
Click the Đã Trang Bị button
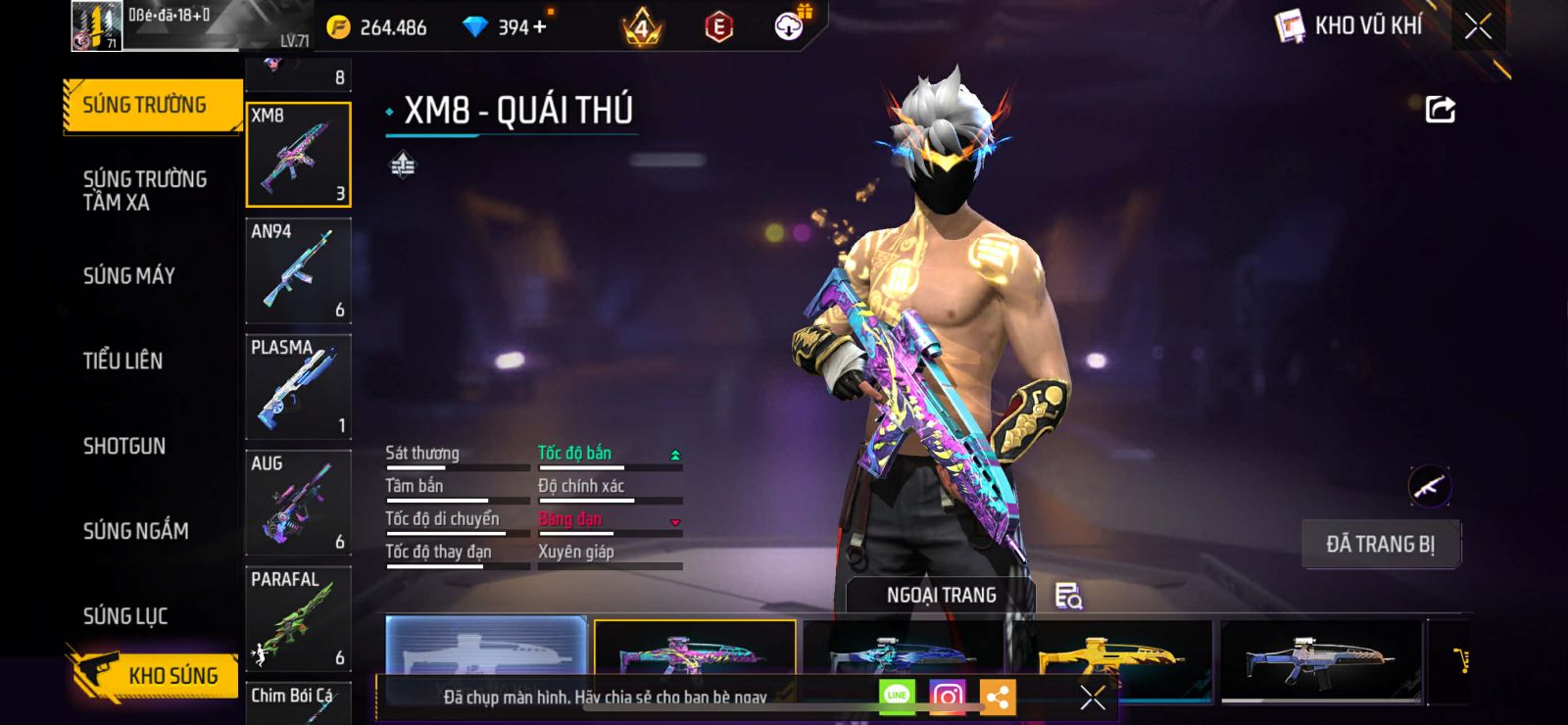[x=1380, y=544]
